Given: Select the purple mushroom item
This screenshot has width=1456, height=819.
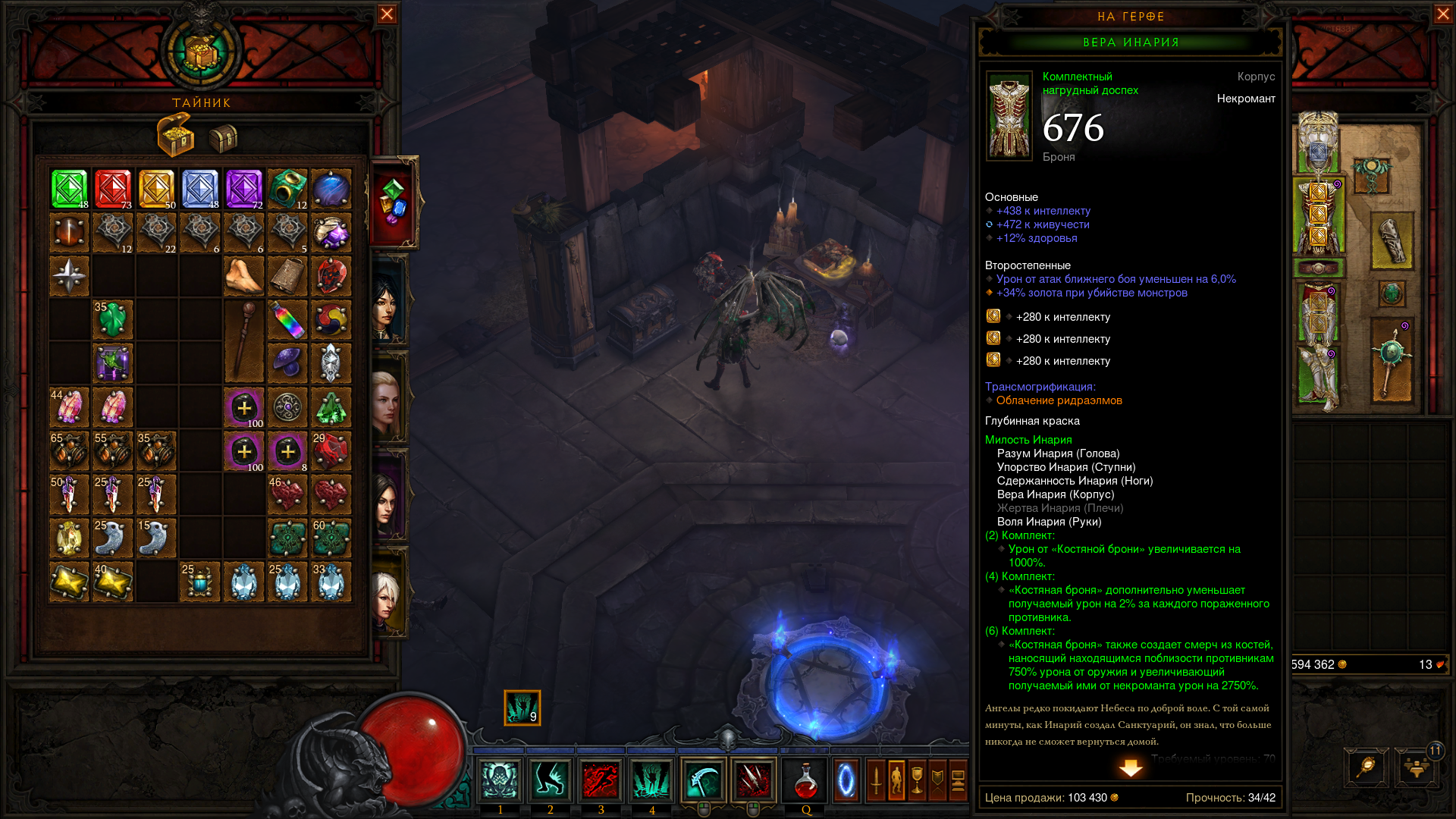Looking at the screenshot, I should tap(287, 363).
